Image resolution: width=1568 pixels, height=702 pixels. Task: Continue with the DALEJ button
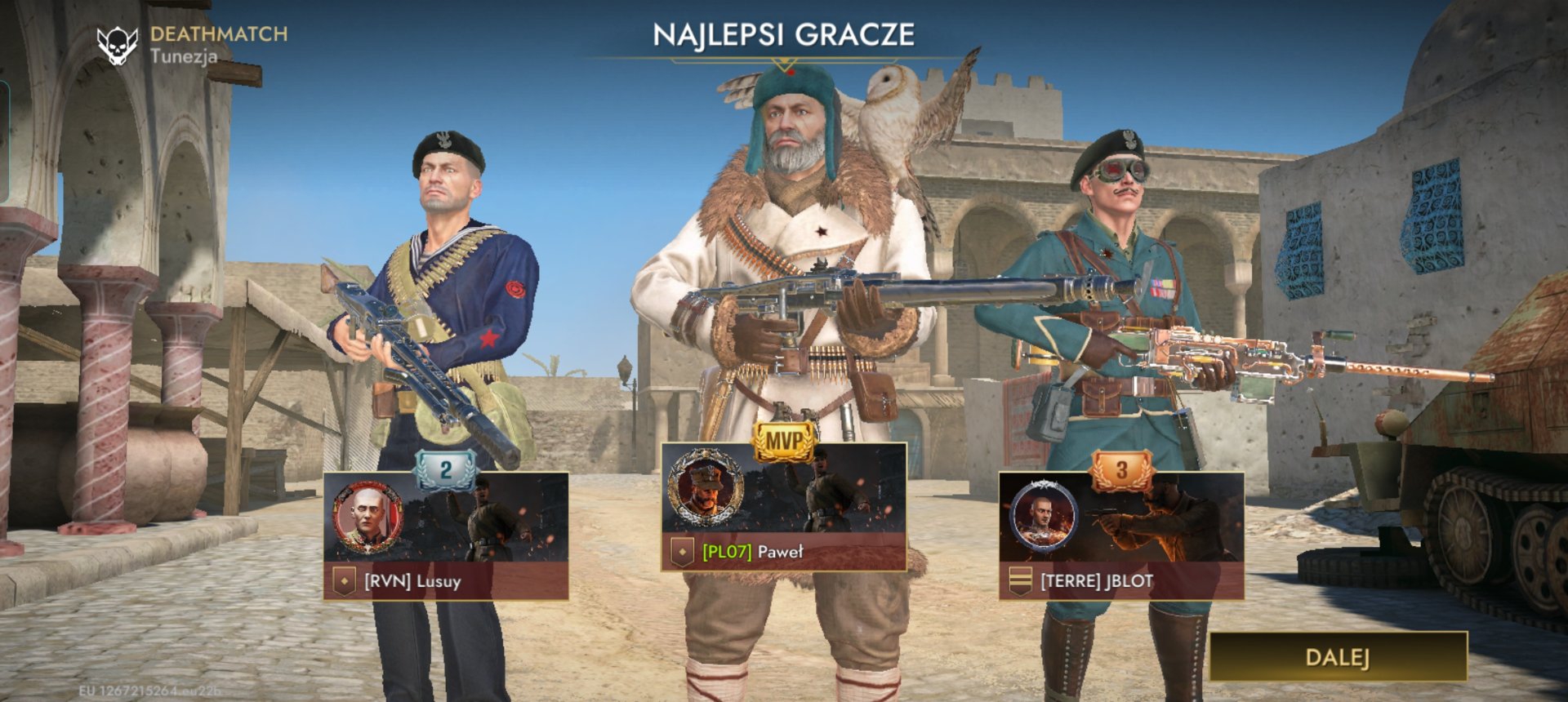click(x=1337, y=657)
